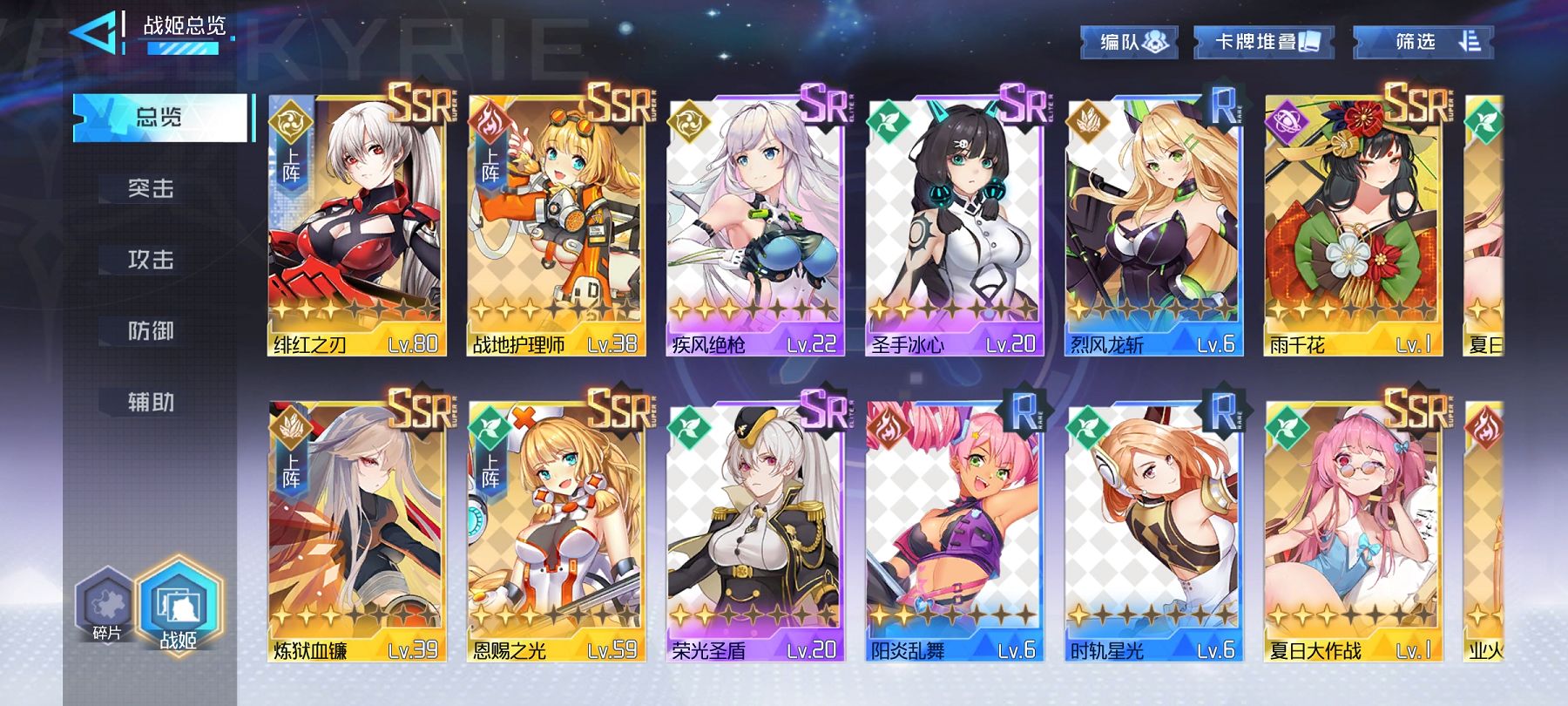1568x706 pixels.
Task: Switch to the 突击 assault tab
Action: point(152,188)
